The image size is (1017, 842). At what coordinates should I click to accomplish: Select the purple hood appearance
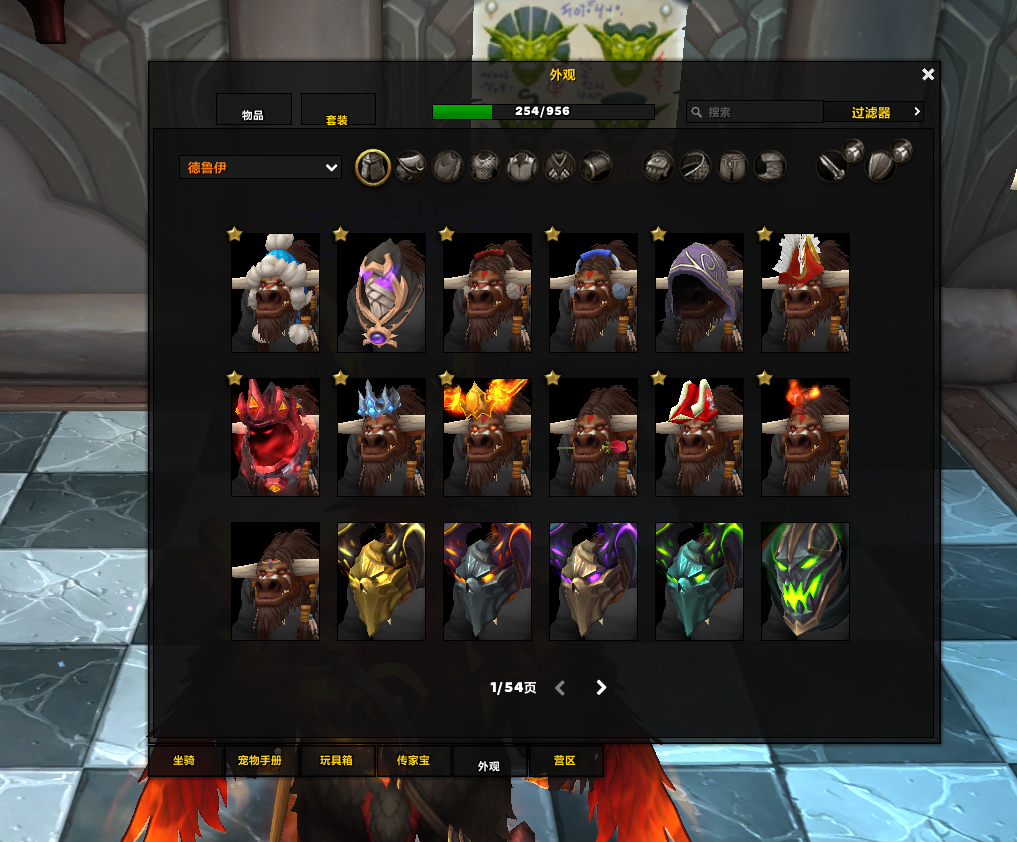[x=699, y=293]
